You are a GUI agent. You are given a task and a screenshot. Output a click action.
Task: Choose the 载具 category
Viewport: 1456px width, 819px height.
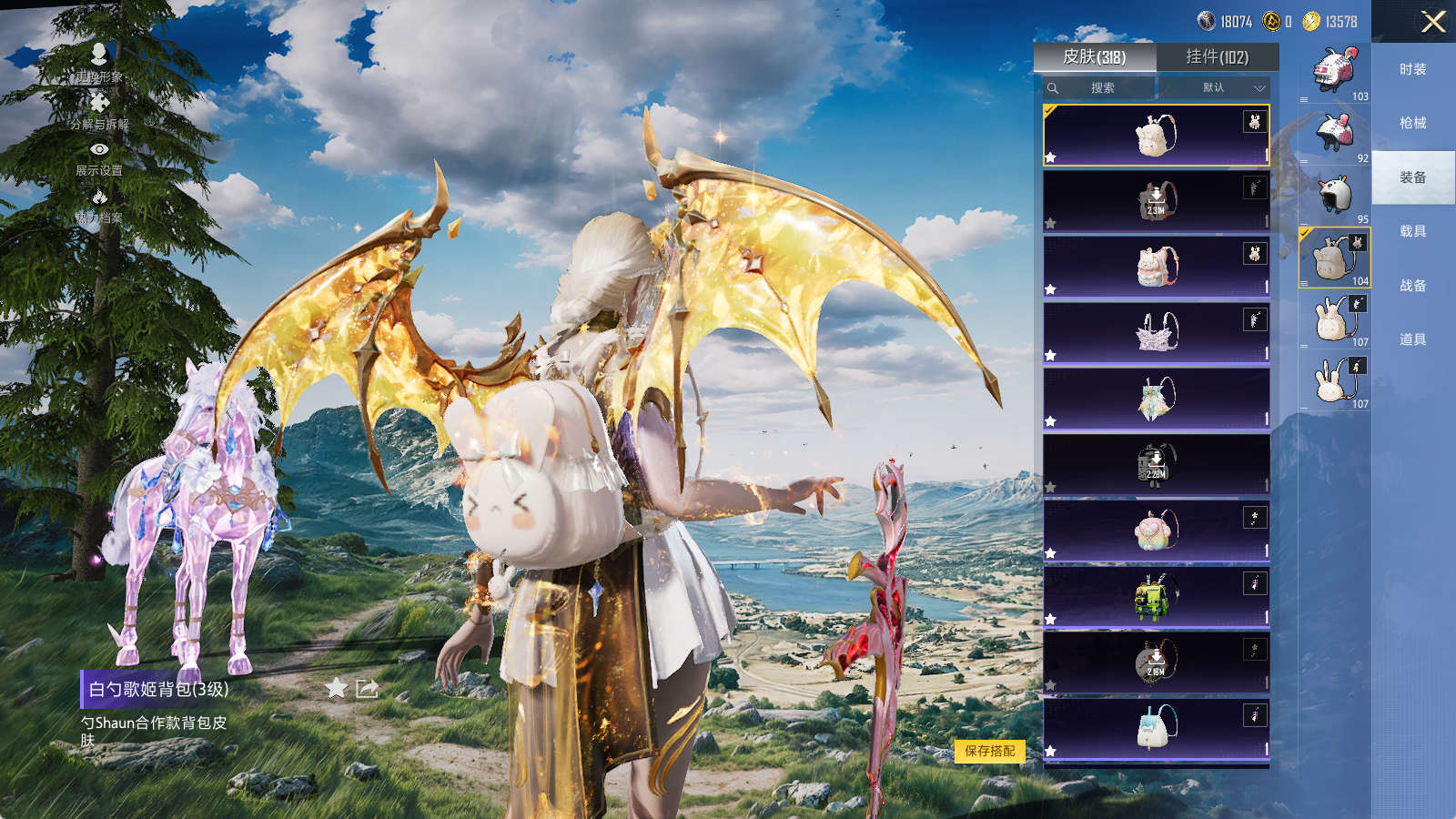[x=1412, y=231]
